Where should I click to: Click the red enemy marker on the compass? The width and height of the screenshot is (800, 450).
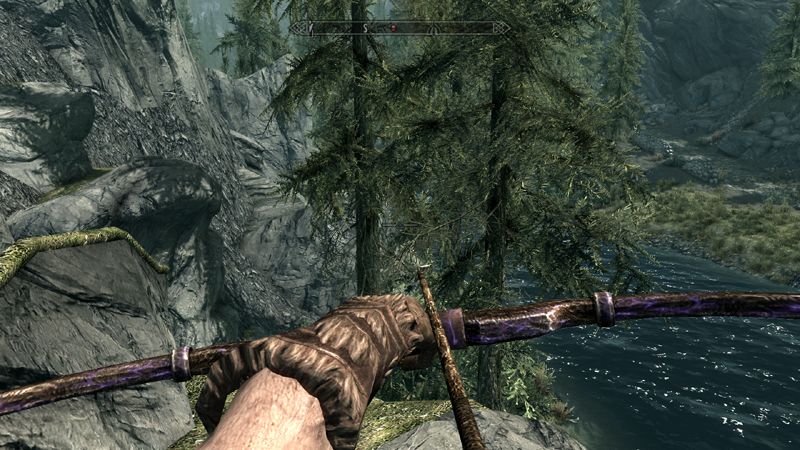tap(393, 28)
